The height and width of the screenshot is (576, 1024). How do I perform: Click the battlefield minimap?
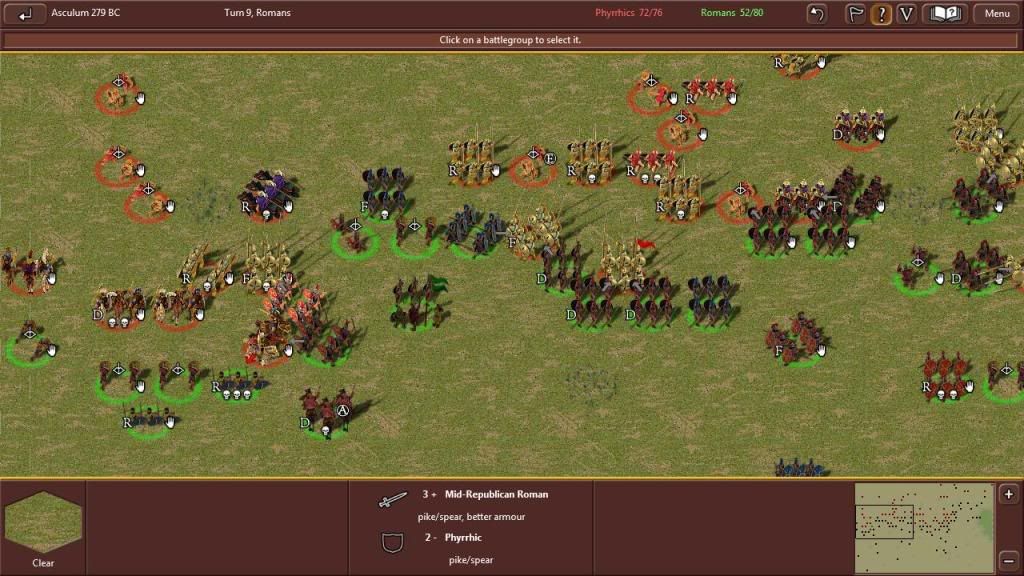point(924,528)
